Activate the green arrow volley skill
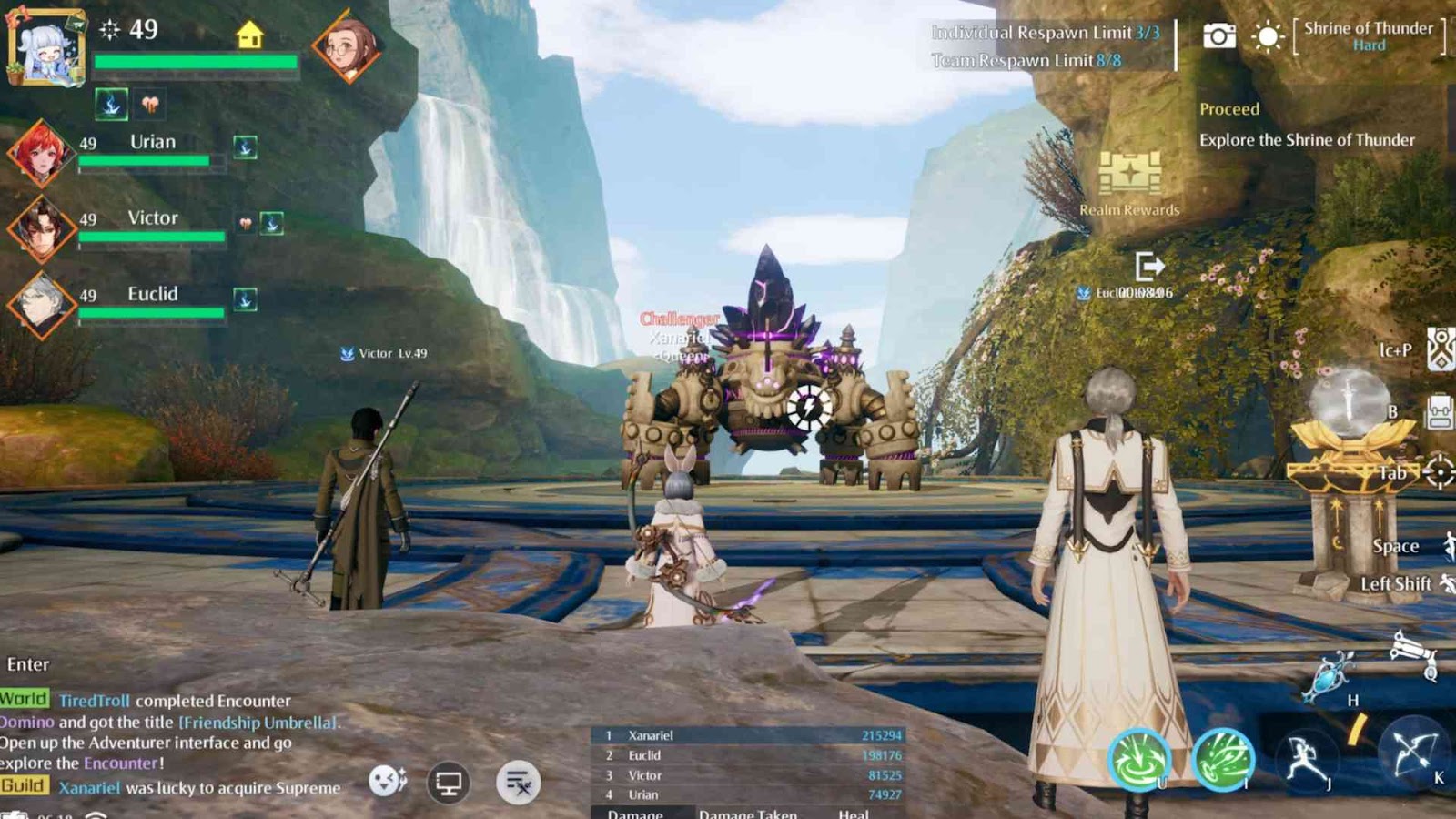1456x819 pixels. click(1223, 759)
